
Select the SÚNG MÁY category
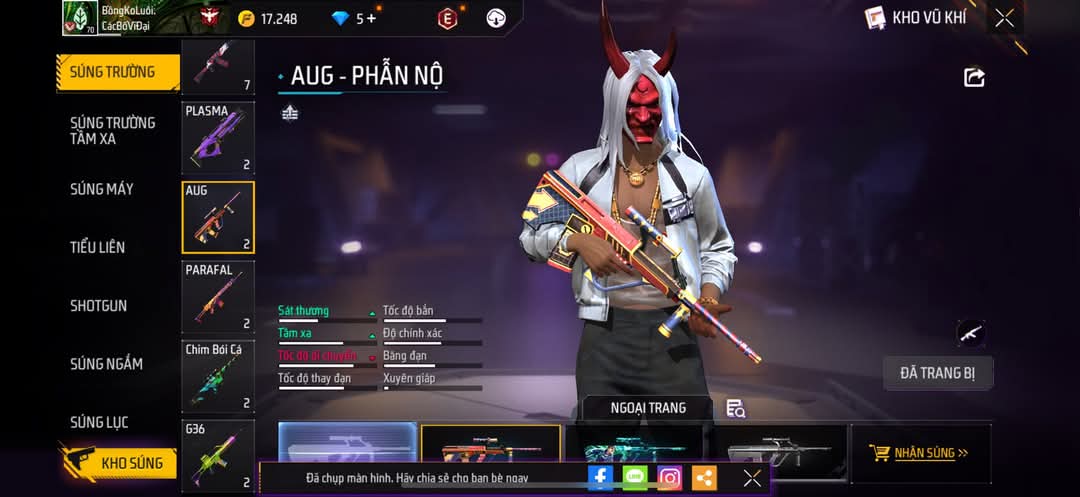[x=102, y=189]
